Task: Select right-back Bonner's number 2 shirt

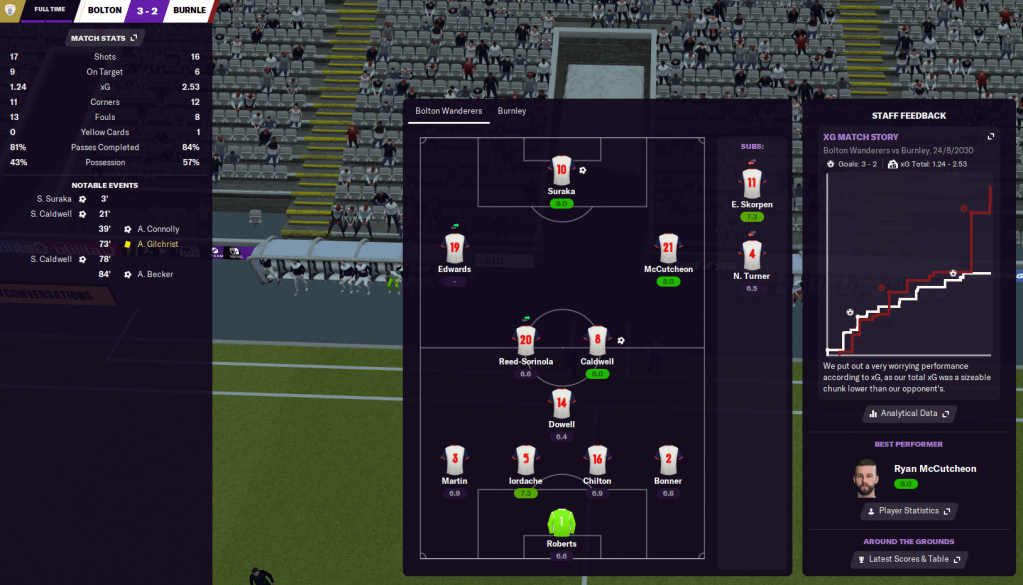Action: [668, 460]
